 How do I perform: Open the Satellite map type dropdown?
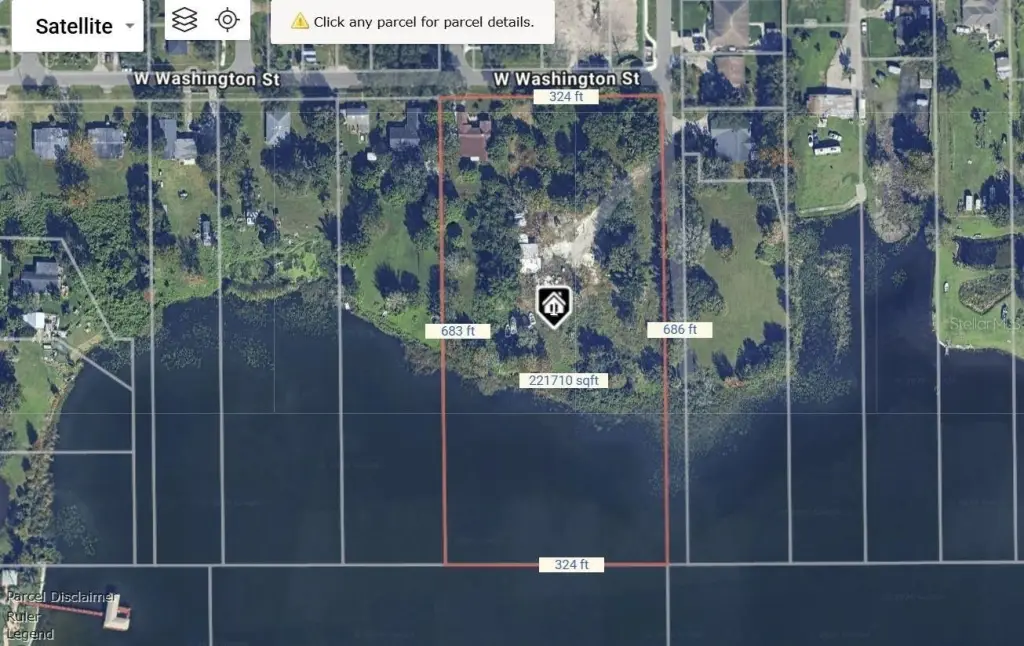coord(87,26)
